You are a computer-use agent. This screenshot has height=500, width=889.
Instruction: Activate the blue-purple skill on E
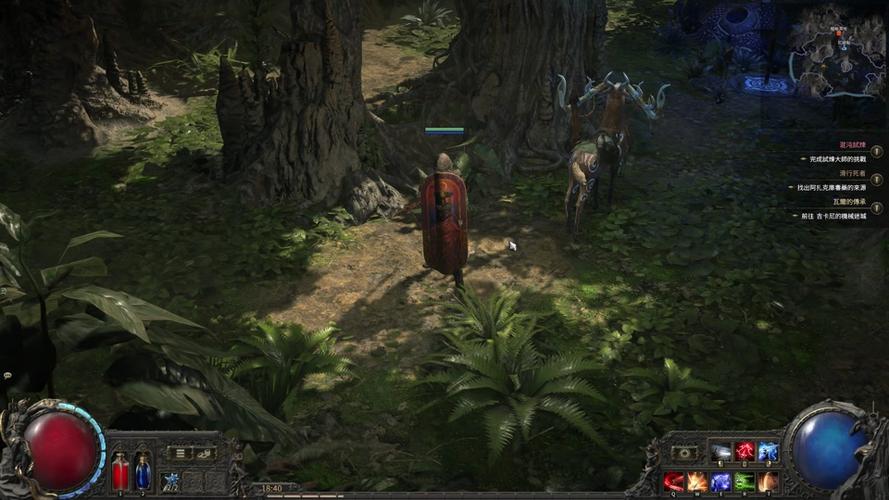click(721, 482)
